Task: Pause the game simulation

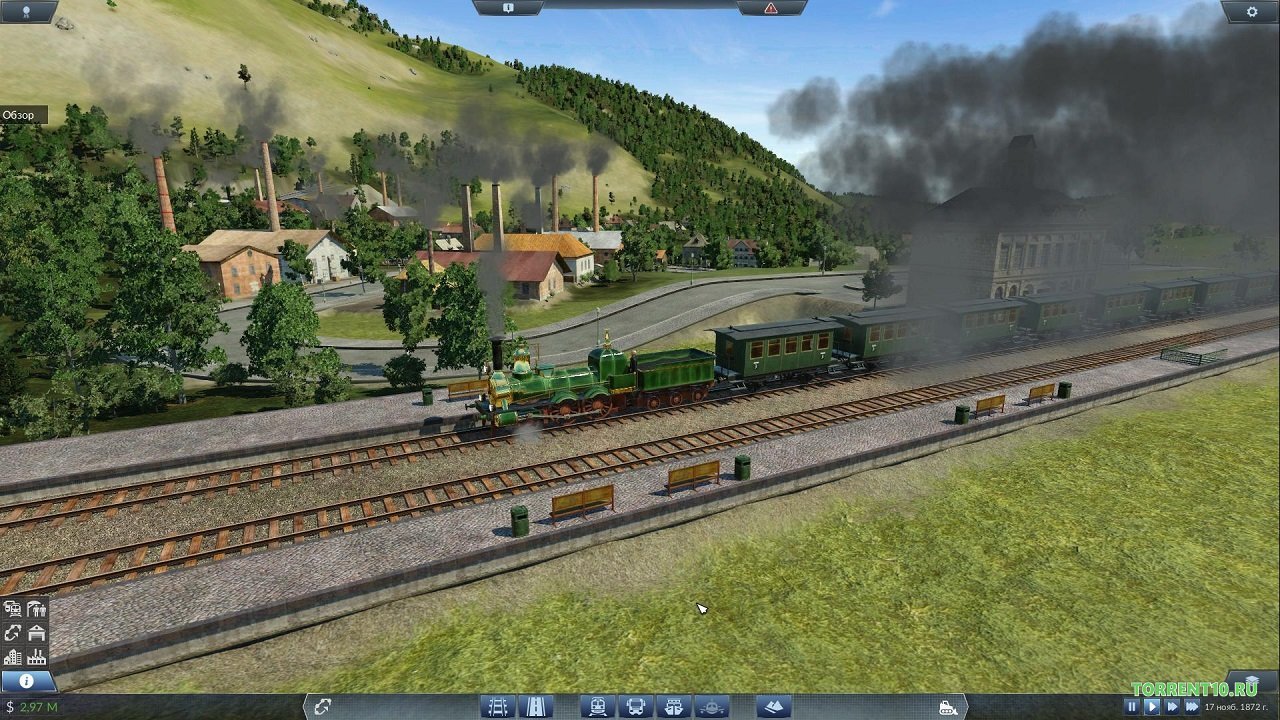Action: point(1133,705)
